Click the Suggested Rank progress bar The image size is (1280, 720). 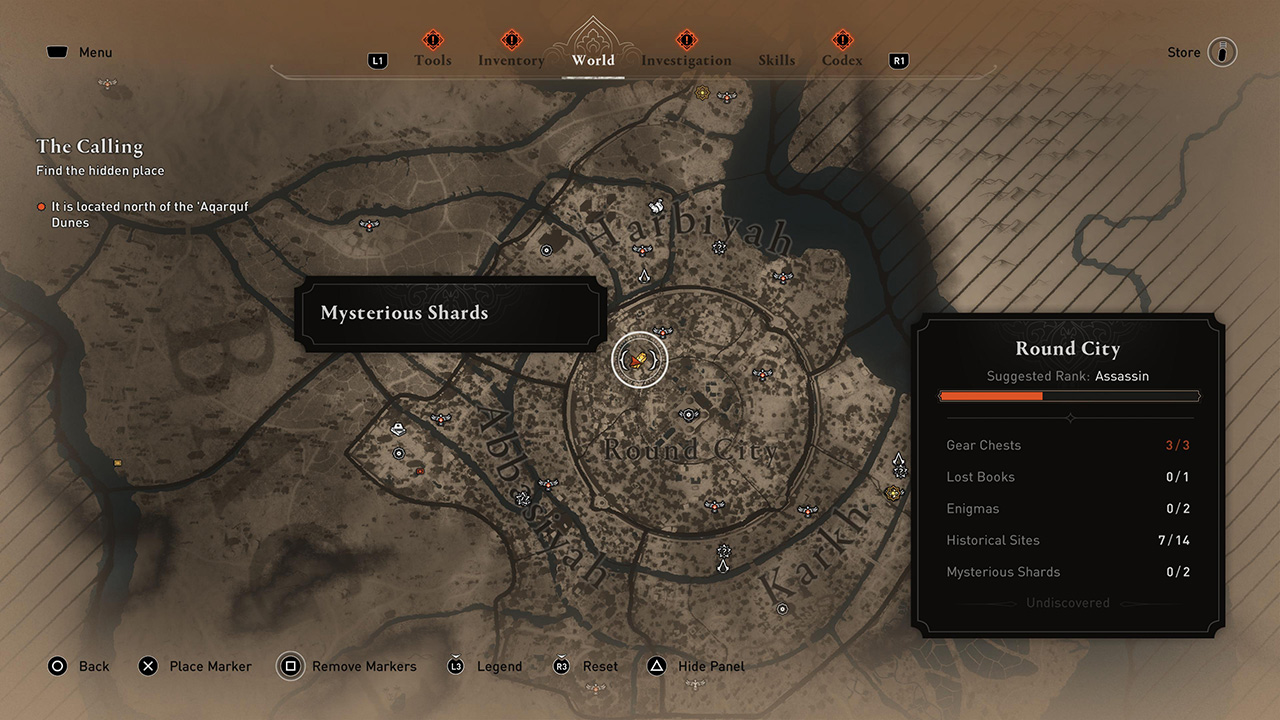click(1069, 396)
